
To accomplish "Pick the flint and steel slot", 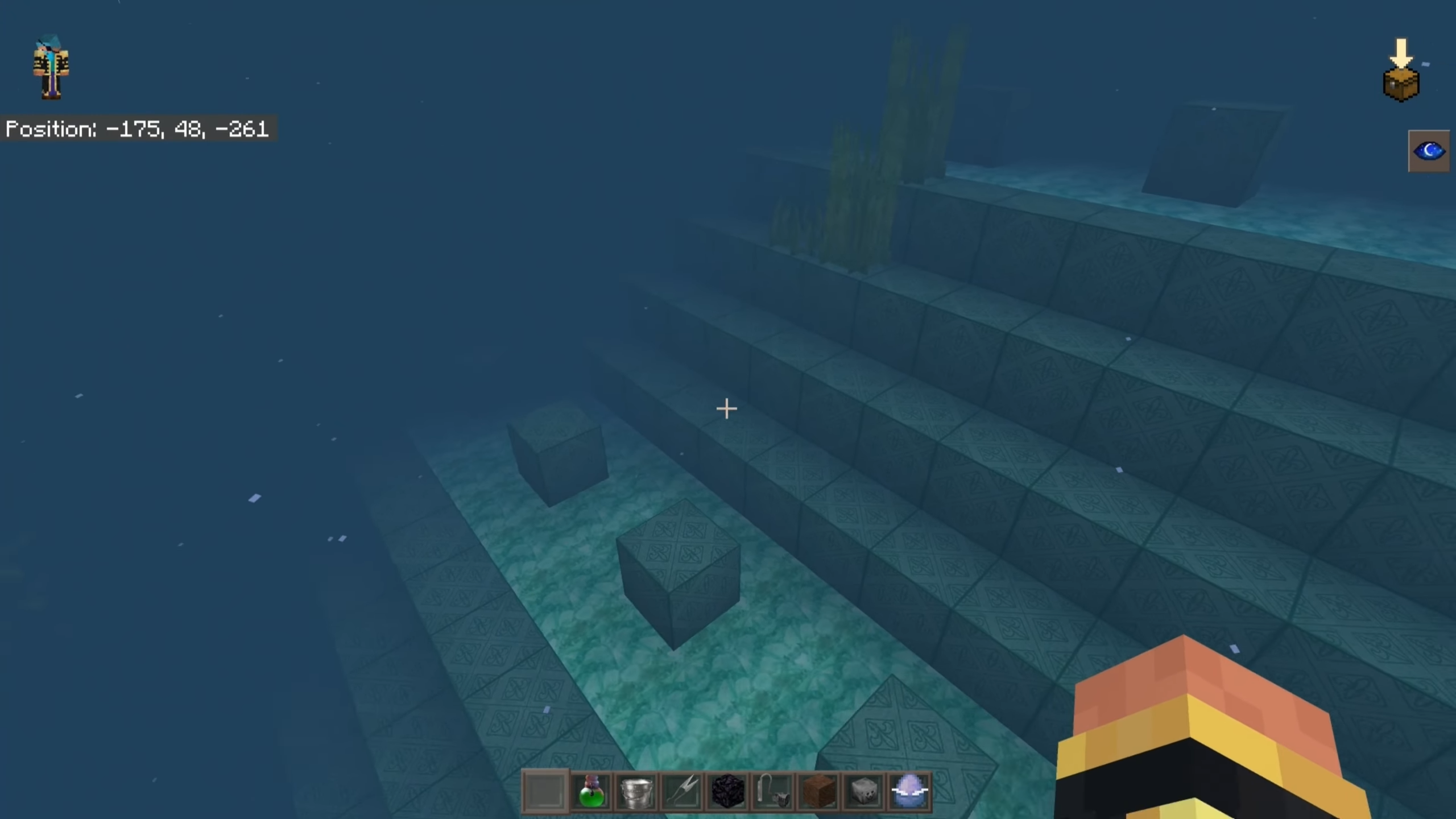I will 773,791.
